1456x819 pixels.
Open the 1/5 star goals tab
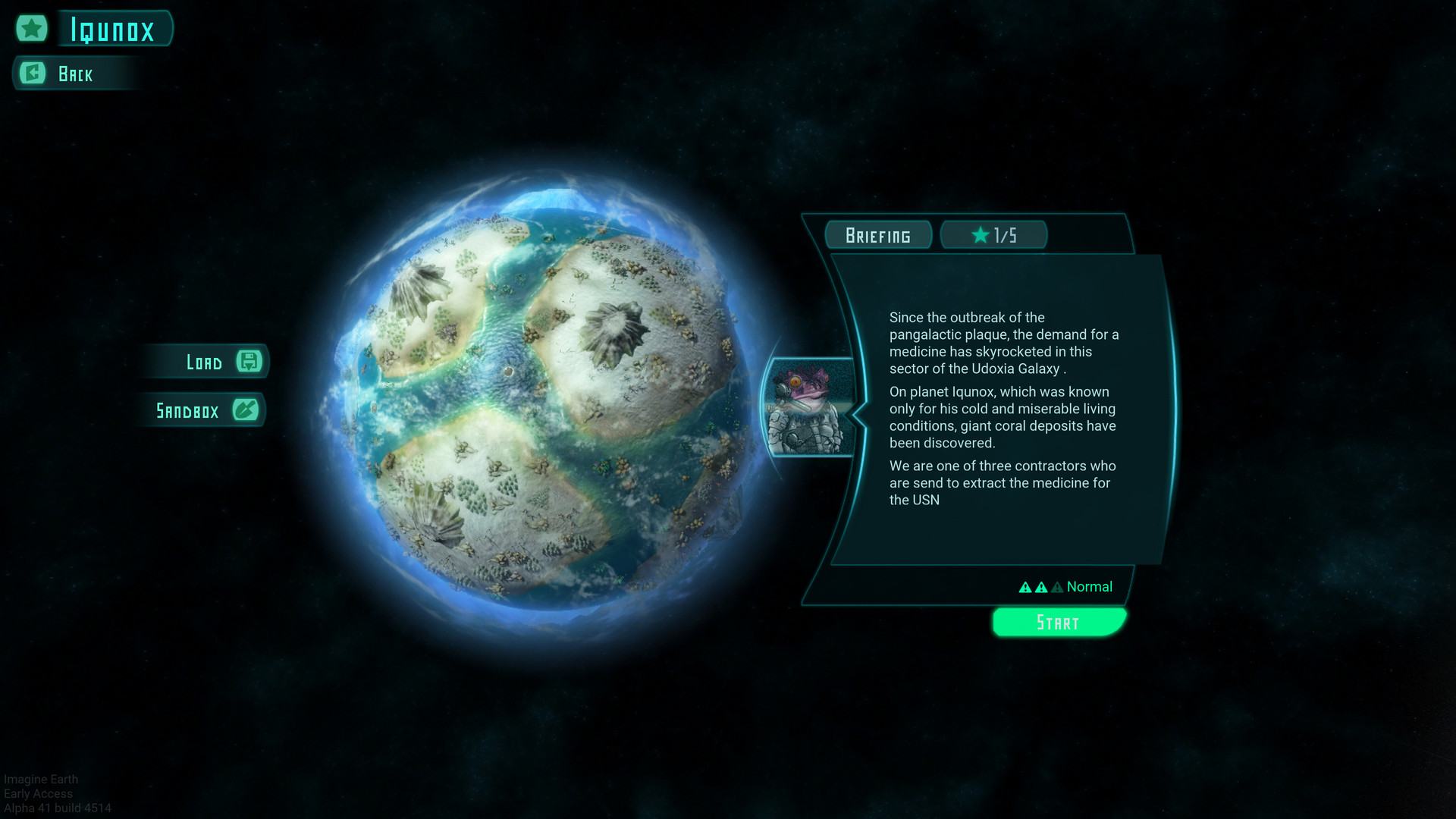(993, 235)
